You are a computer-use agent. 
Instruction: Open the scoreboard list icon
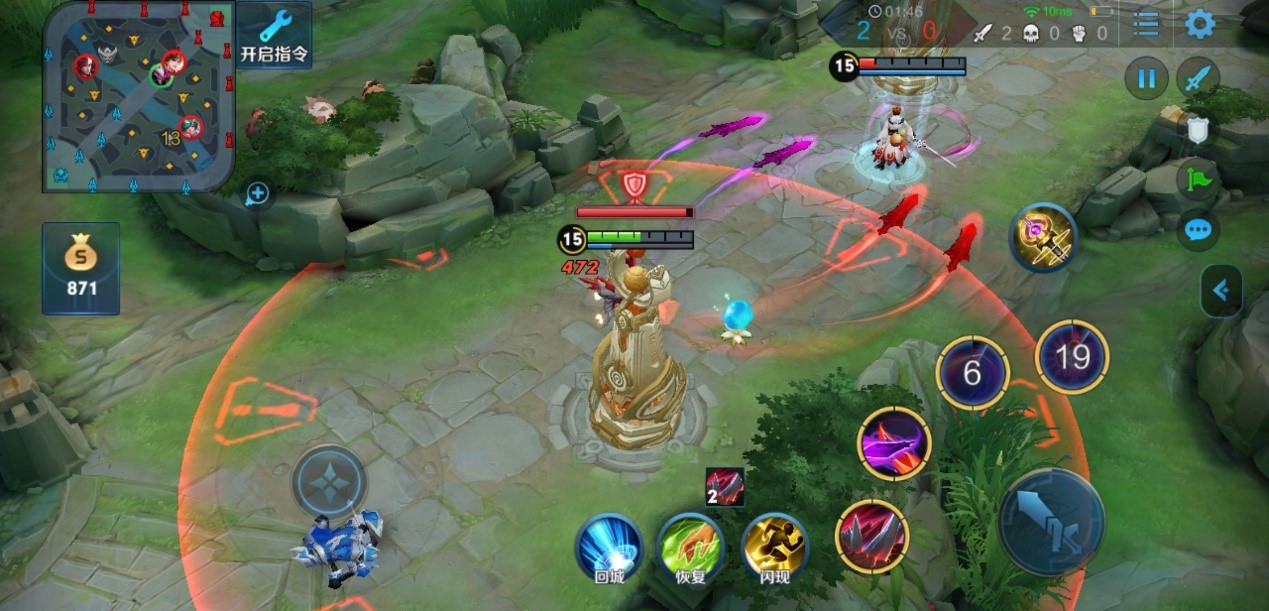1146,25
